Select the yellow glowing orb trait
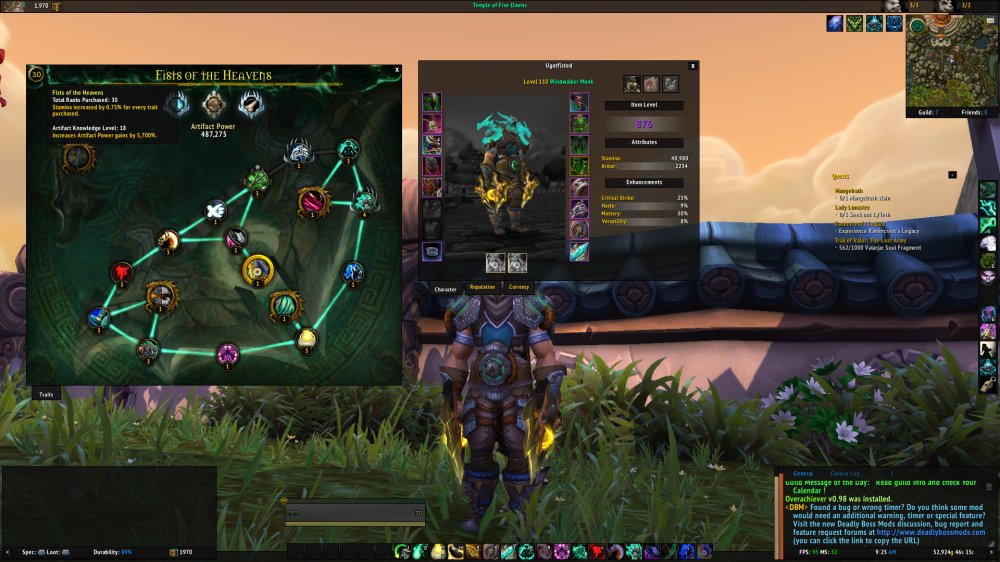 pos(307,338)
